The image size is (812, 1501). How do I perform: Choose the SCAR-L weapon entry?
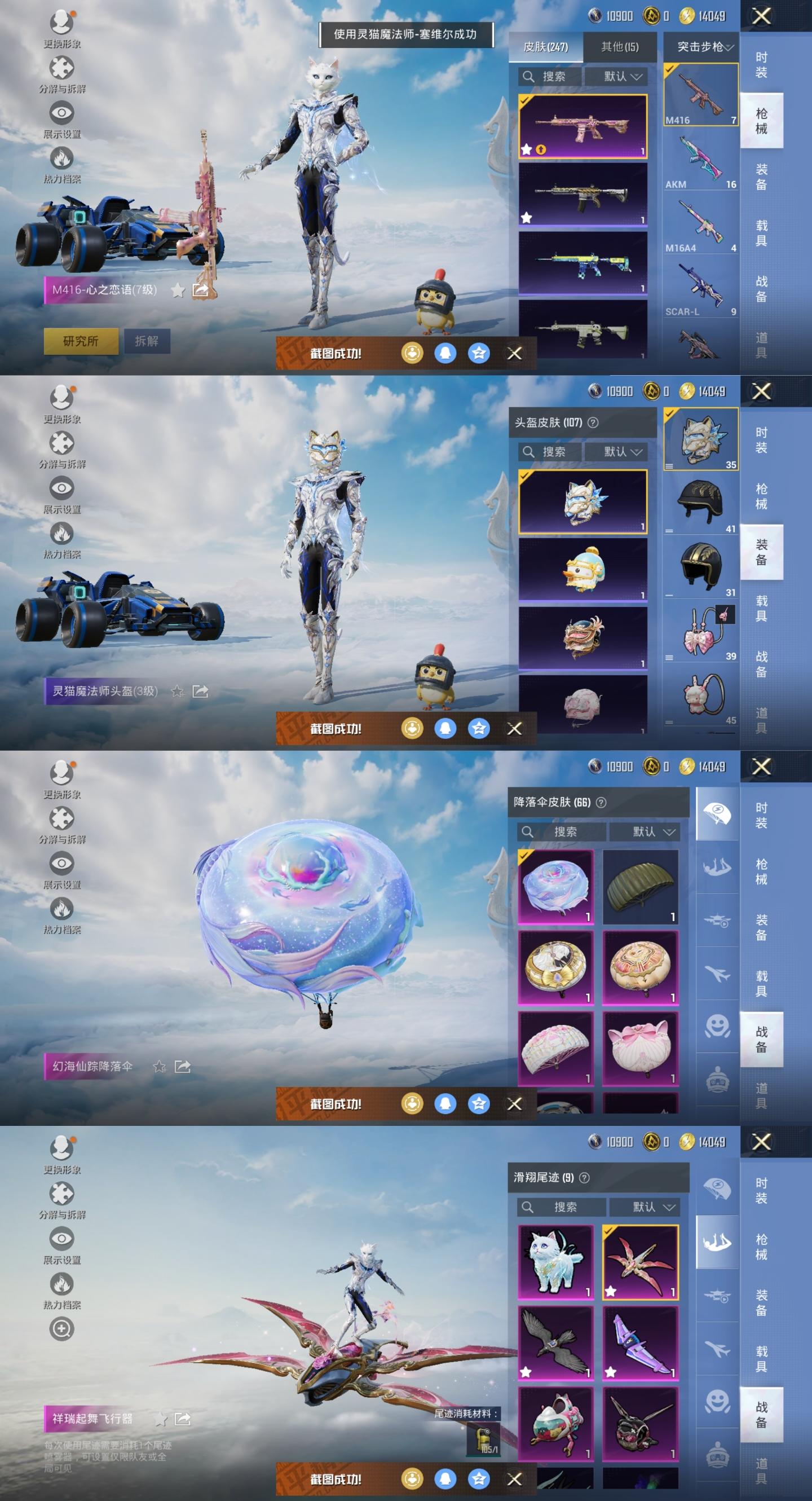click(701, 289)
